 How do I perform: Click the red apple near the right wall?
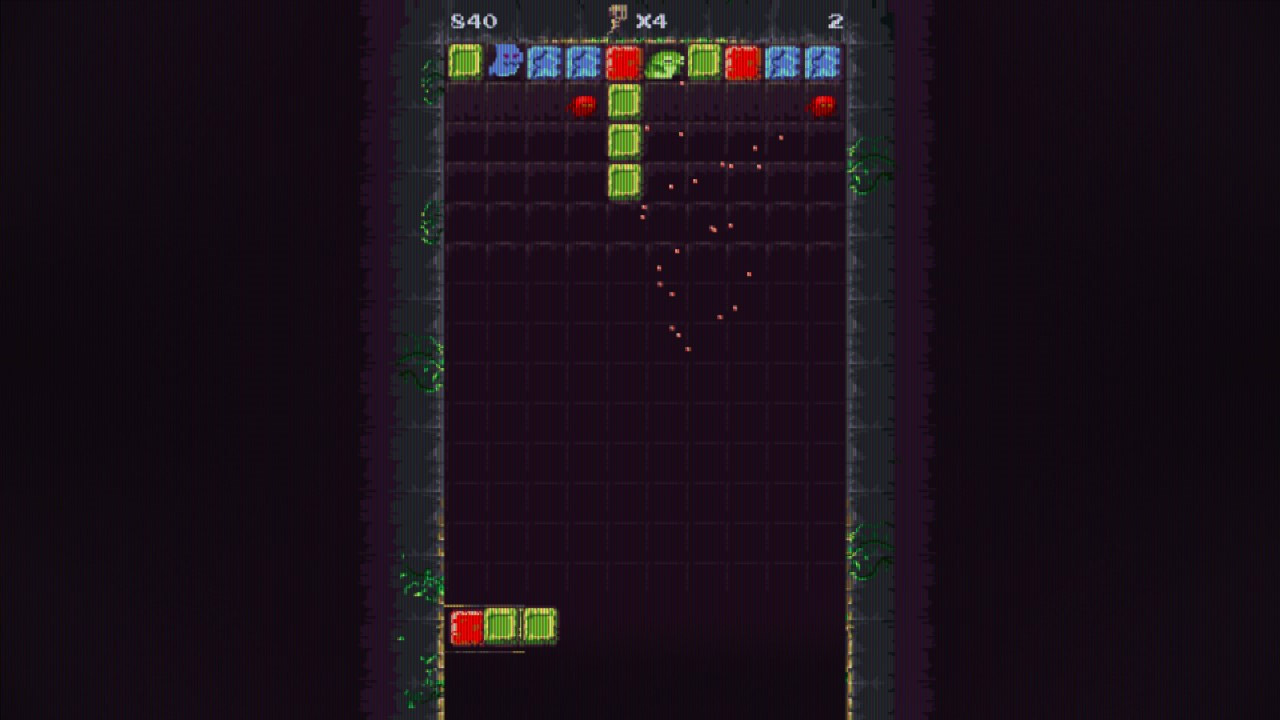coord(822,103)
